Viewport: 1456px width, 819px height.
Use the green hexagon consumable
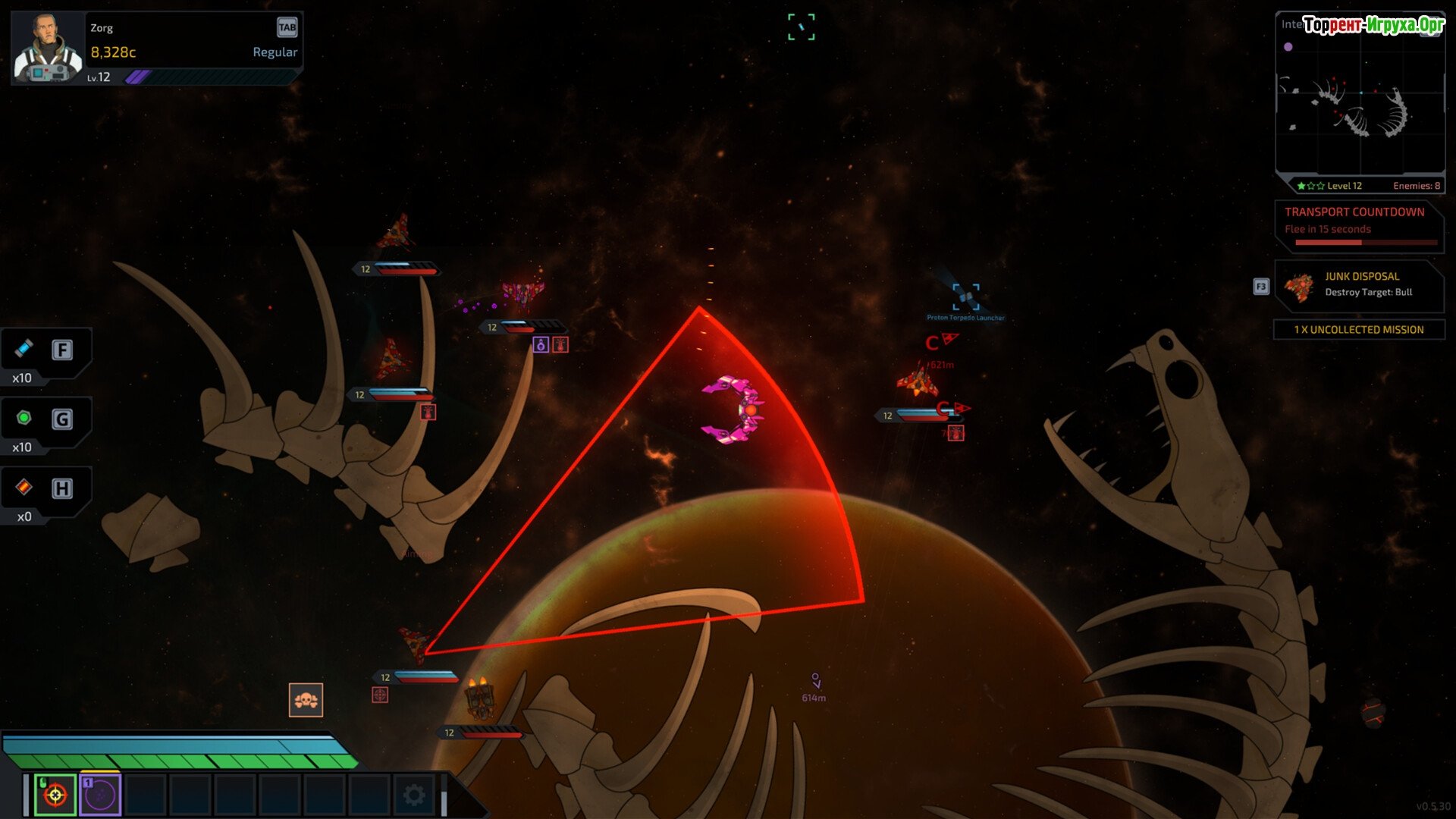click(x=25, y=419)
